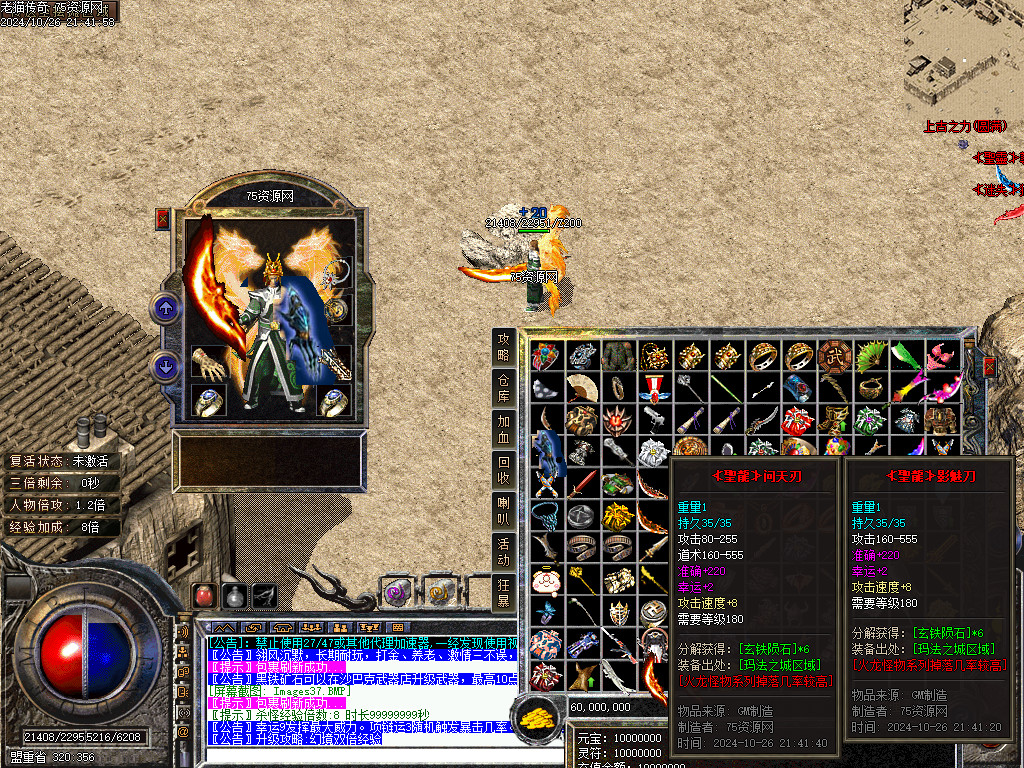Image resolution: width=1024 pixels, height=768 pixels.
Task: Pick the green folding fan item
Action: [871, 356]
